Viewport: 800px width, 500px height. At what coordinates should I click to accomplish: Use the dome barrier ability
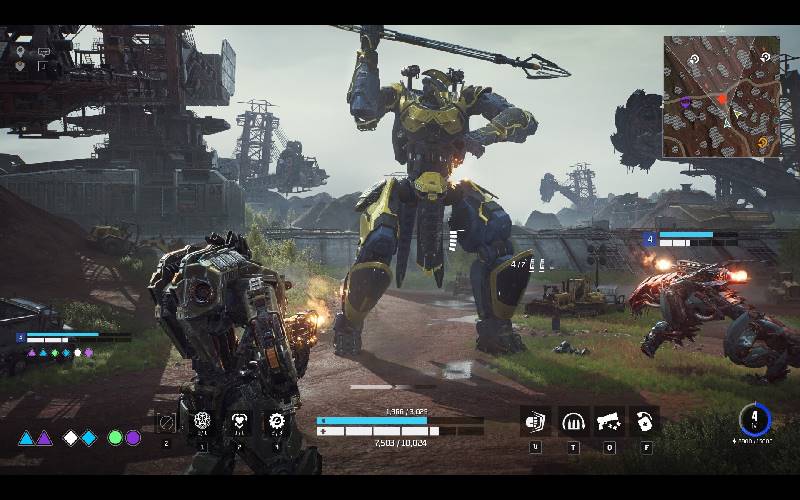572,421
